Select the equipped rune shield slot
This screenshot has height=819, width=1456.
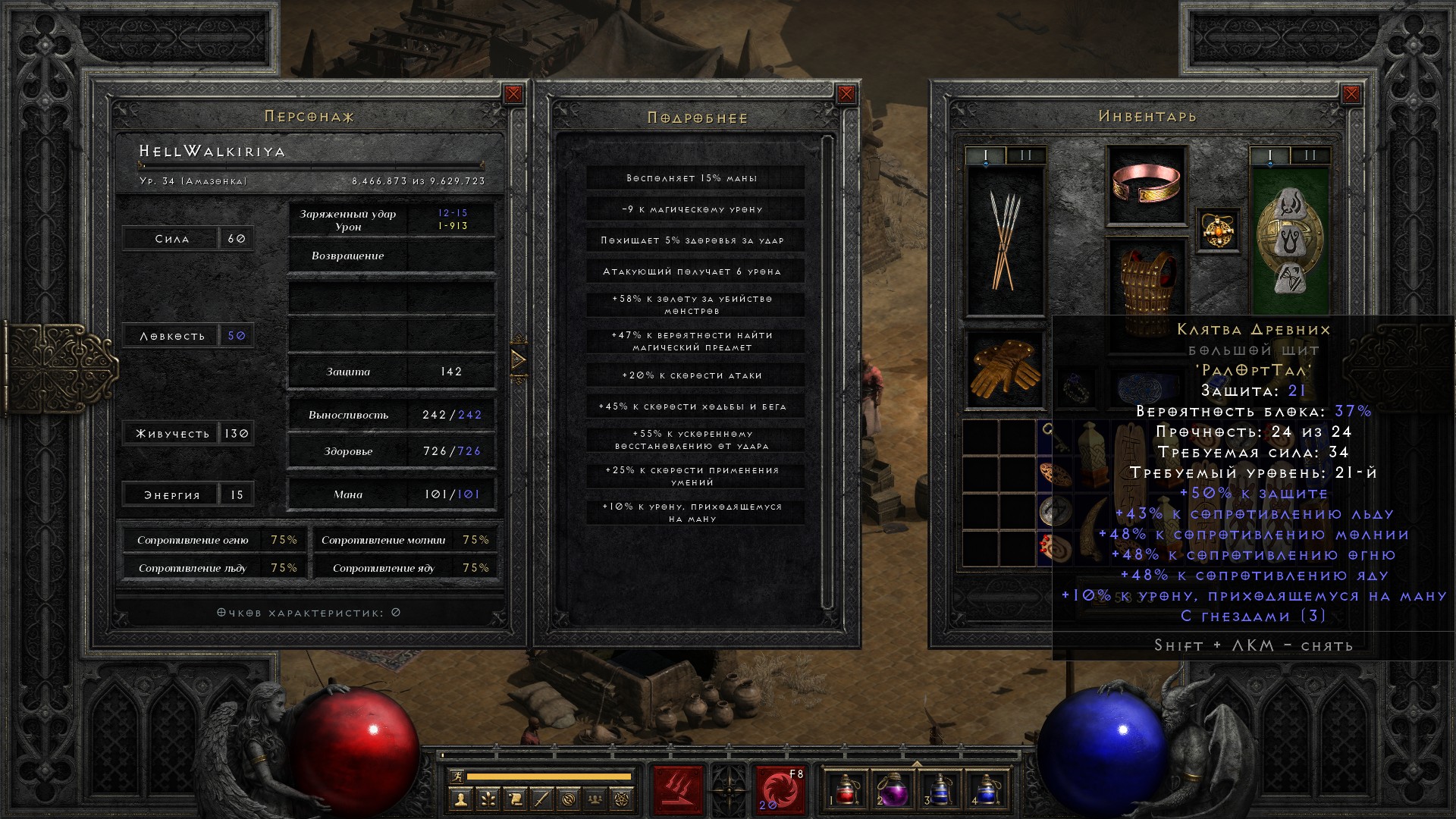(x=1289, y=240)
